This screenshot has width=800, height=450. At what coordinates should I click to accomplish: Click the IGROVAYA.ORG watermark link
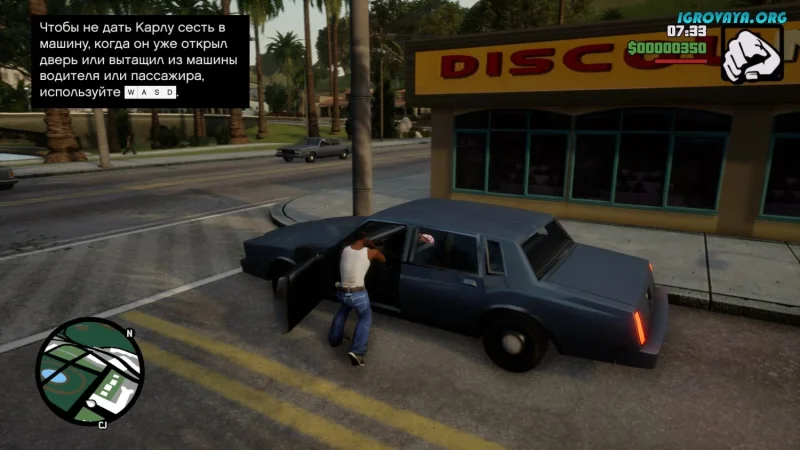[x=731, y=17]
